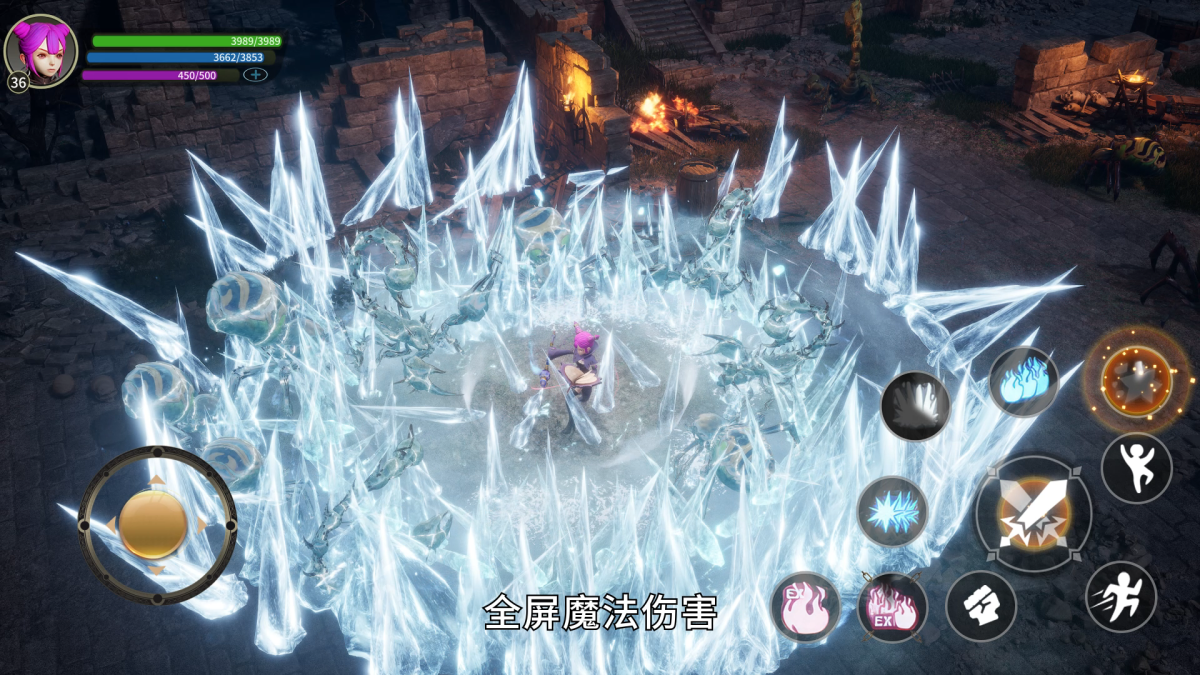Viewport: 1200px width, 675px height.
Task: Activate the glowing orange star ultimate
Action: tap(1136, 380)
